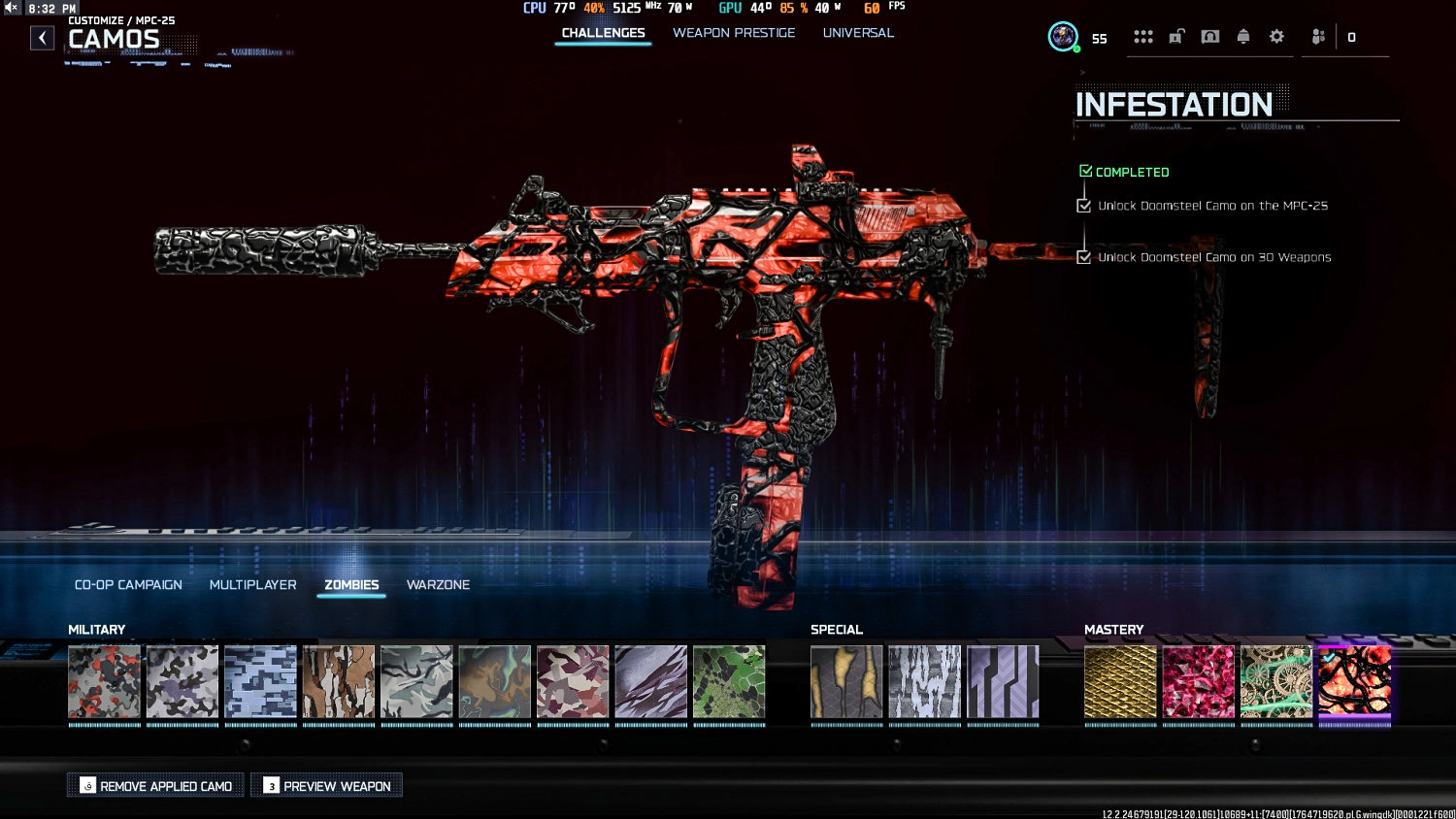Click the grid menu icon in top bar
The width and height of the screenshot is (1456, 819).
1143,36
